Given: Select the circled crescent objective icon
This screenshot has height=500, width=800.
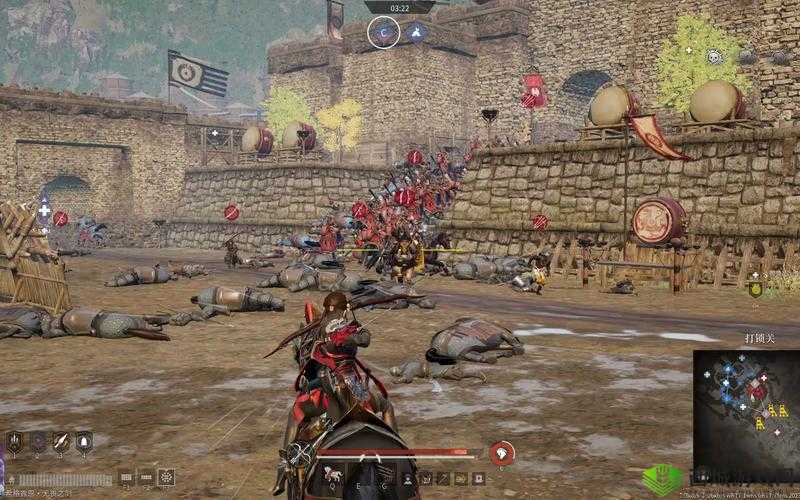Looking at the screenshot, I should pyautogui.click(x=384, y=33).
